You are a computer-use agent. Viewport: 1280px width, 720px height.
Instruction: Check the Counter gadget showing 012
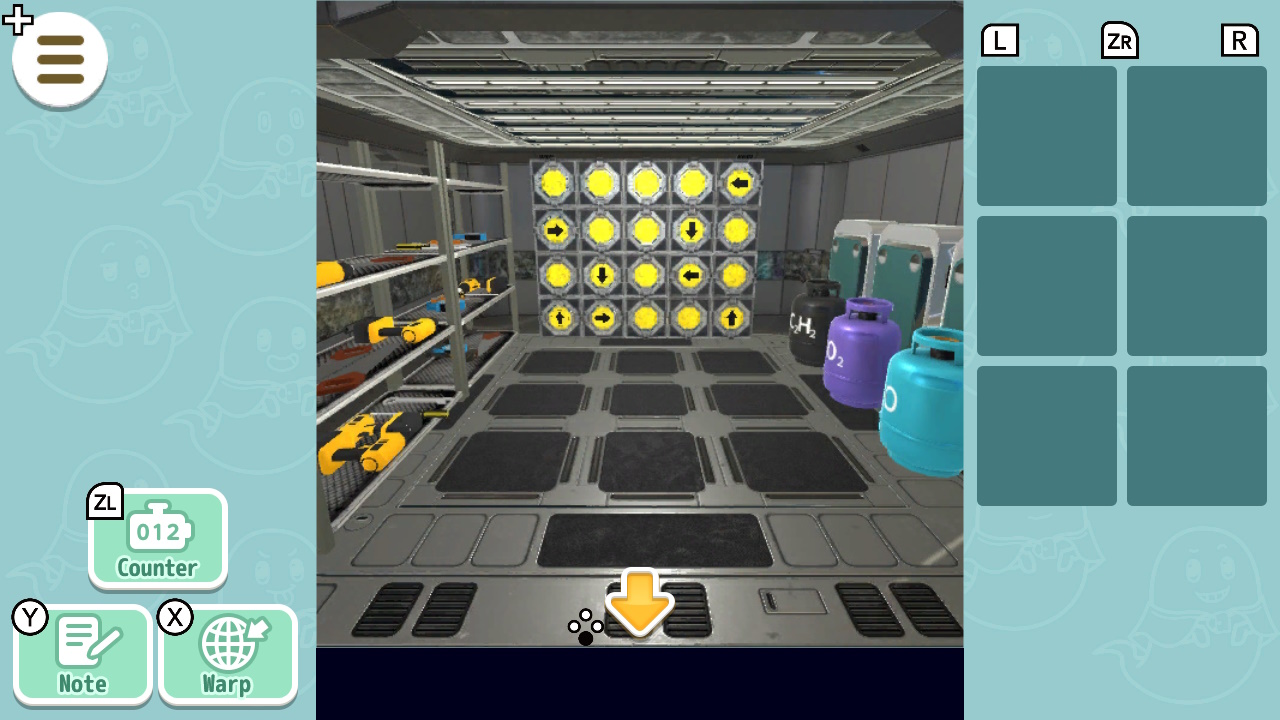pos(157,540)
